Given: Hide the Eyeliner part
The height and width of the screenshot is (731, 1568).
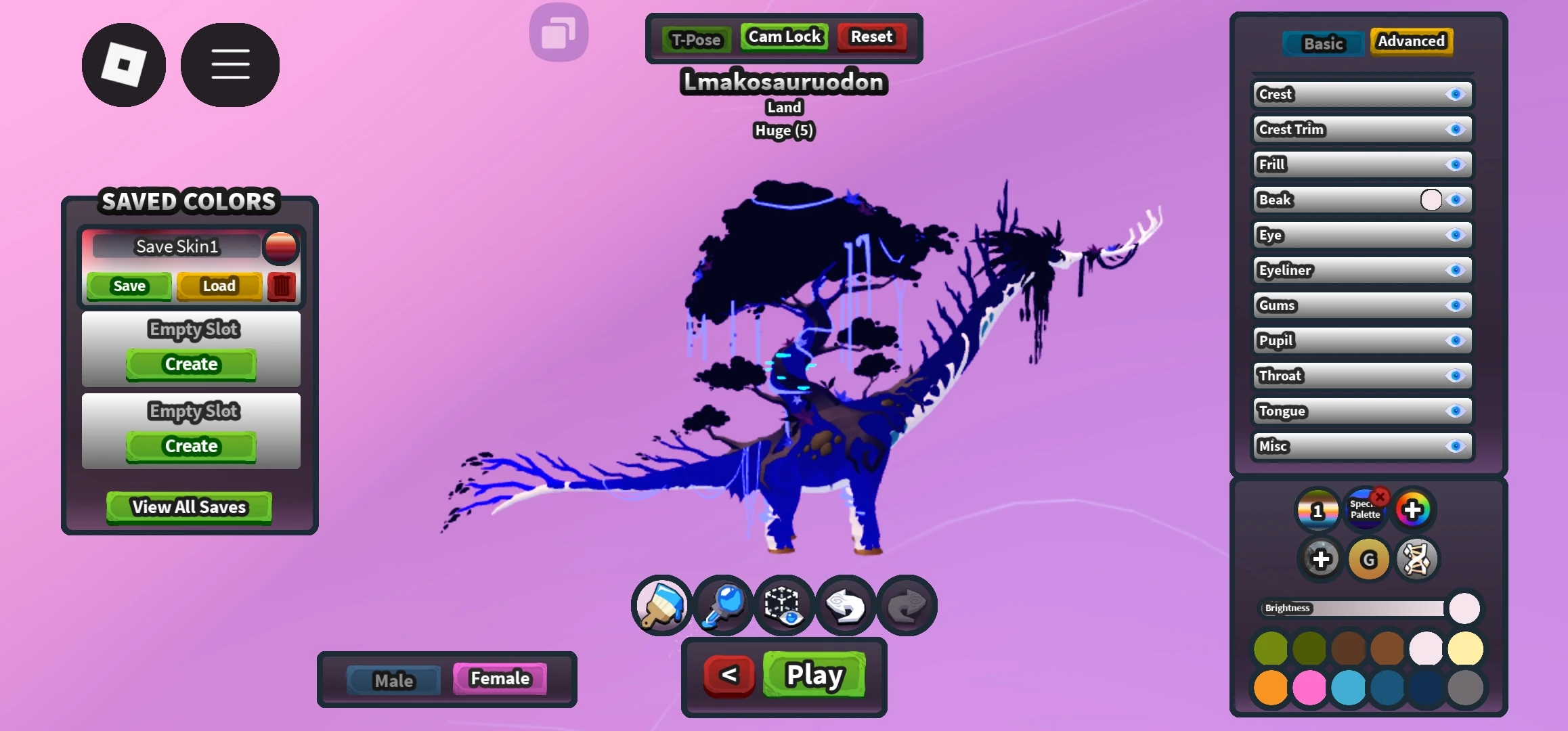Looking at the screenshot, I should [1456, 270].
